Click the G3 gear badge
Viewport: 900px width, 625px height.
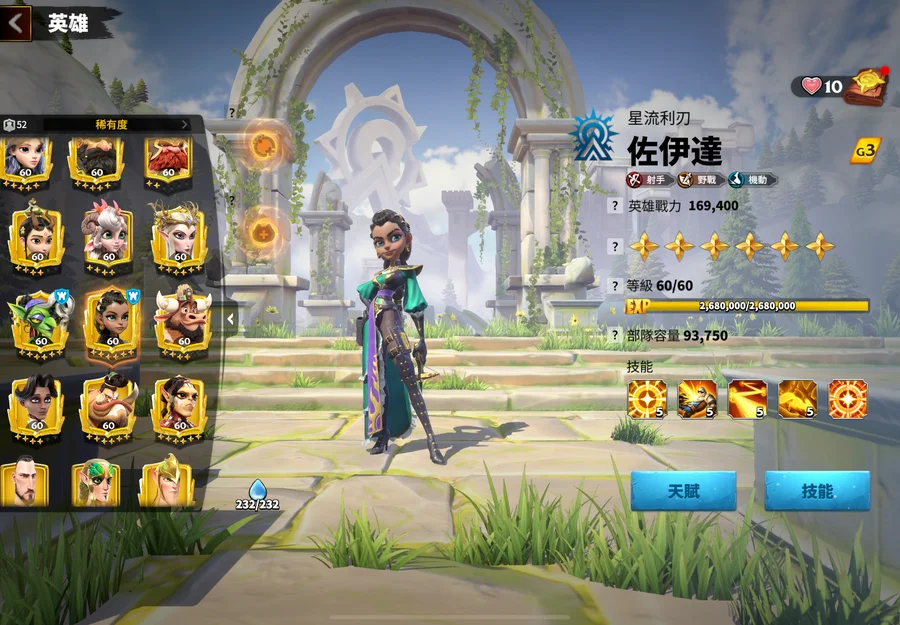(864, 151)
